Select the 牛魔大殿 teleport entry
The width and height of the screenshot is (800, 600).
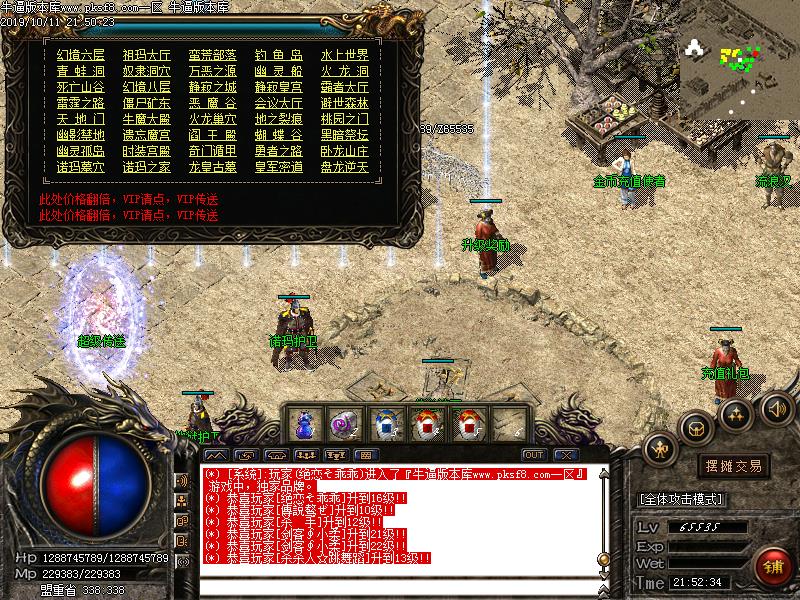pyautogui.click(x=146, y=119)
